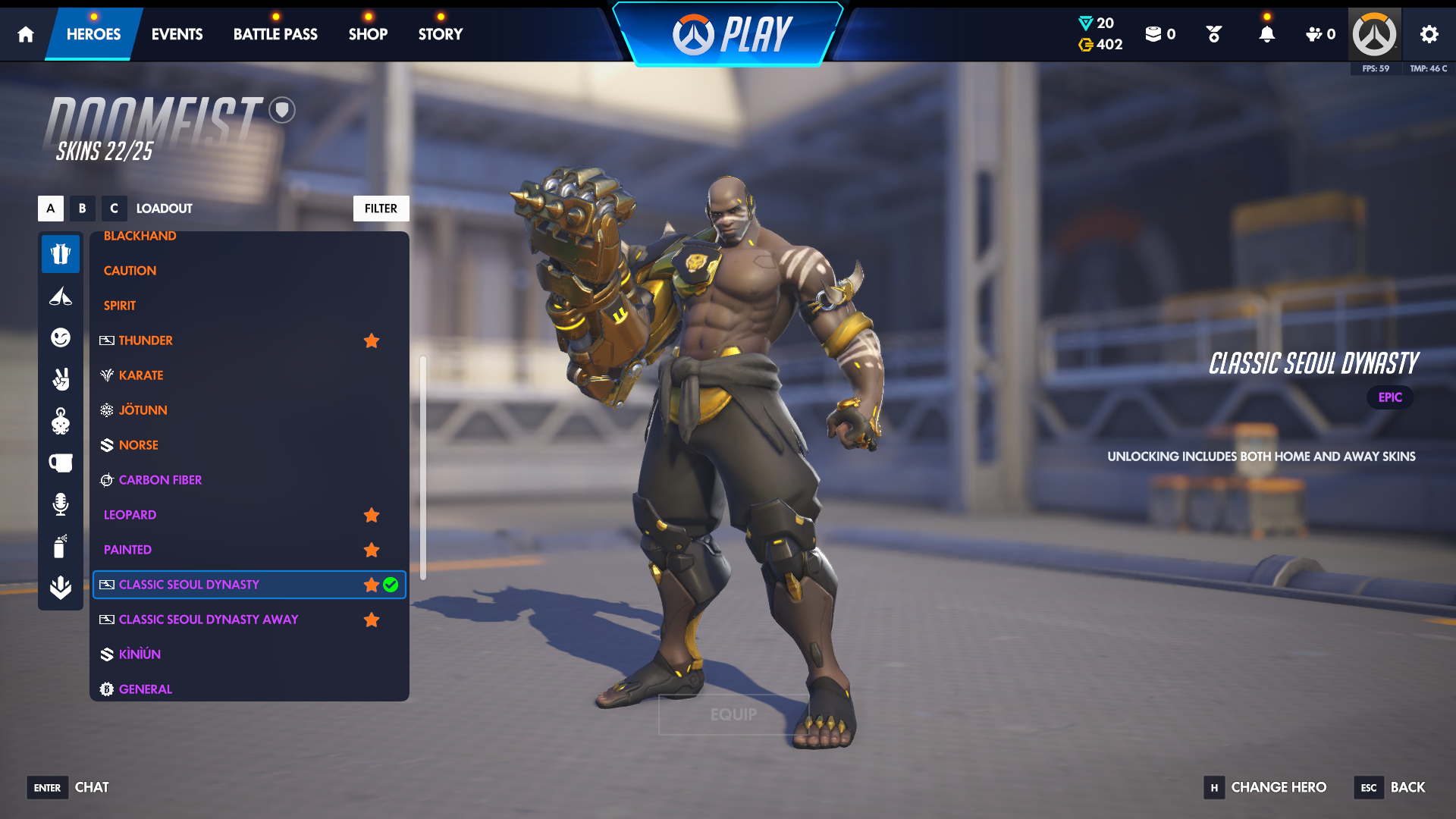Select the Jötunn skin

[x=143, y=410]
